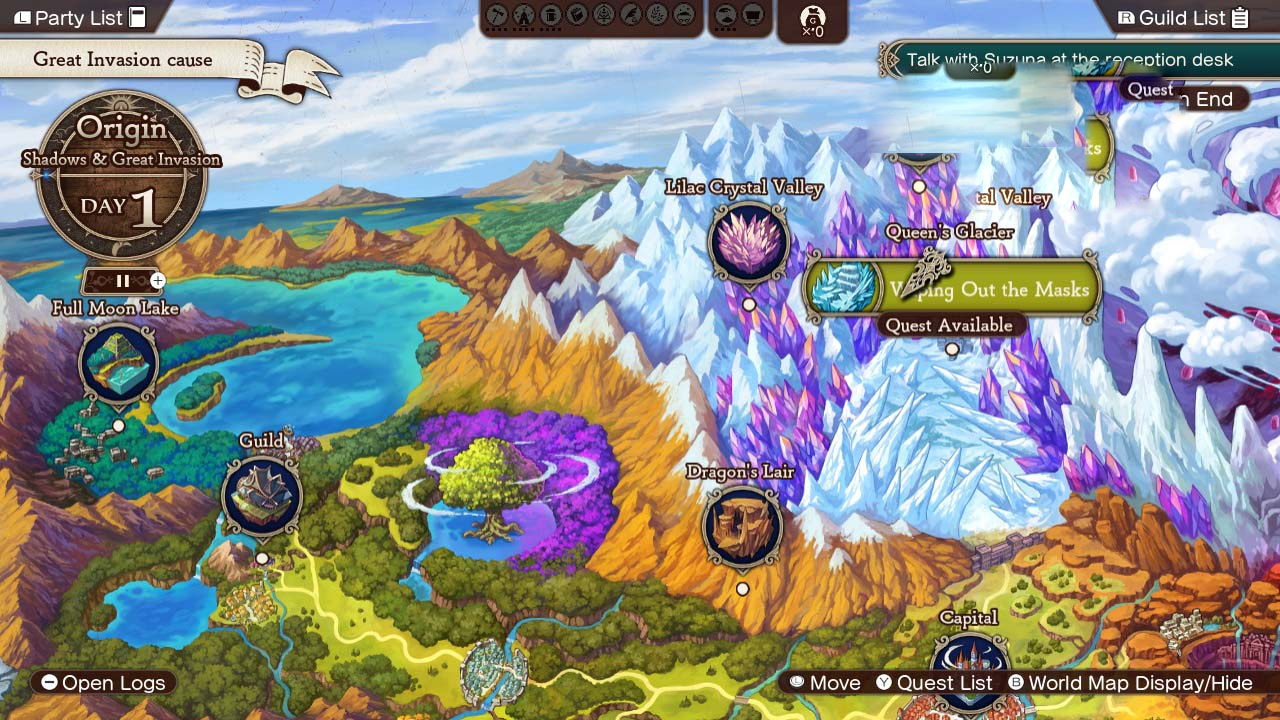
Task: Travel to the Dragon's Lair marker
Action: tap(742, 525)
